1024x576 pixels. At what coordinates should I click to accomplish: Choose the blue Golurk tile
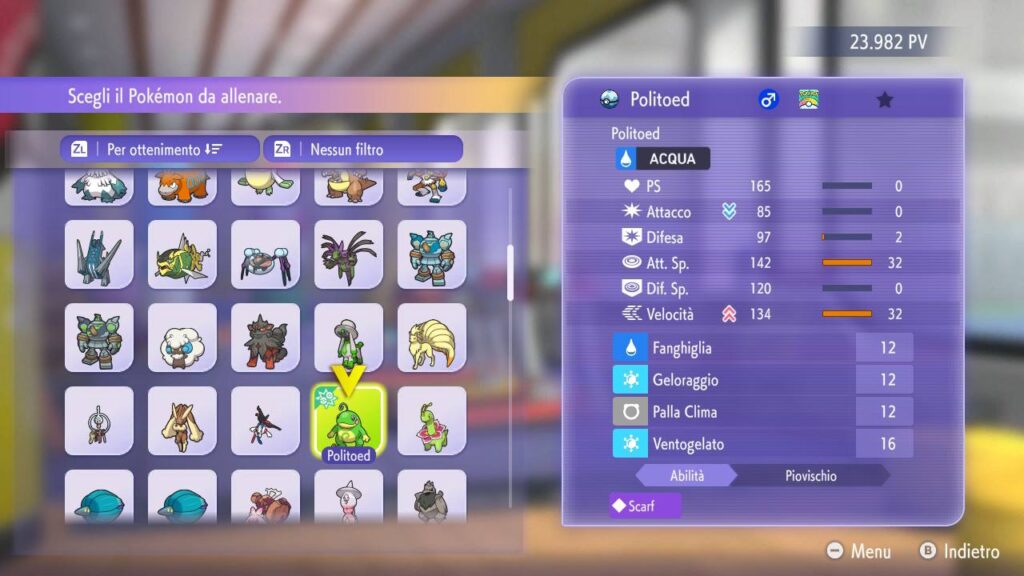pos(432,254)
